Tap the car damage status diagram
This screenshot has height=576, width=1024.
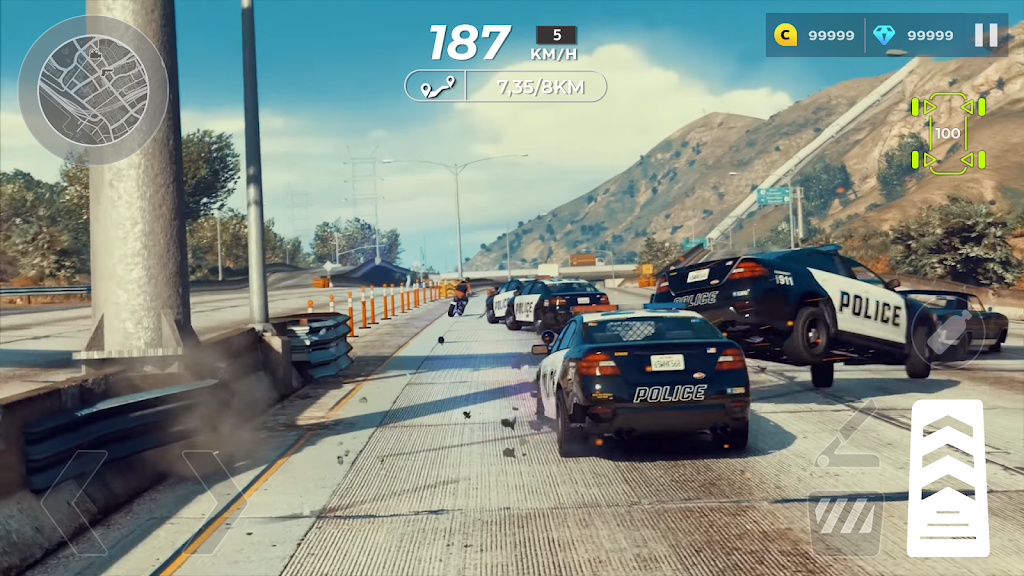click(947, 133)
